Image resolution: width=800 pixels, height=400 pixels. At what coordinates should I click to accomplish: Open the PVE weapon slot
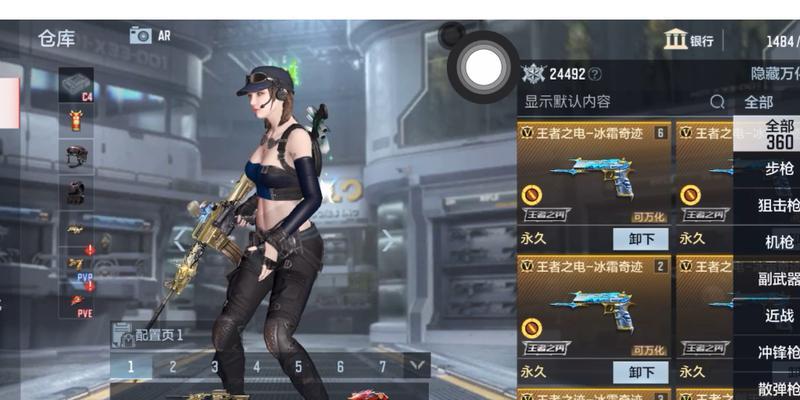(x=77, y=298)
